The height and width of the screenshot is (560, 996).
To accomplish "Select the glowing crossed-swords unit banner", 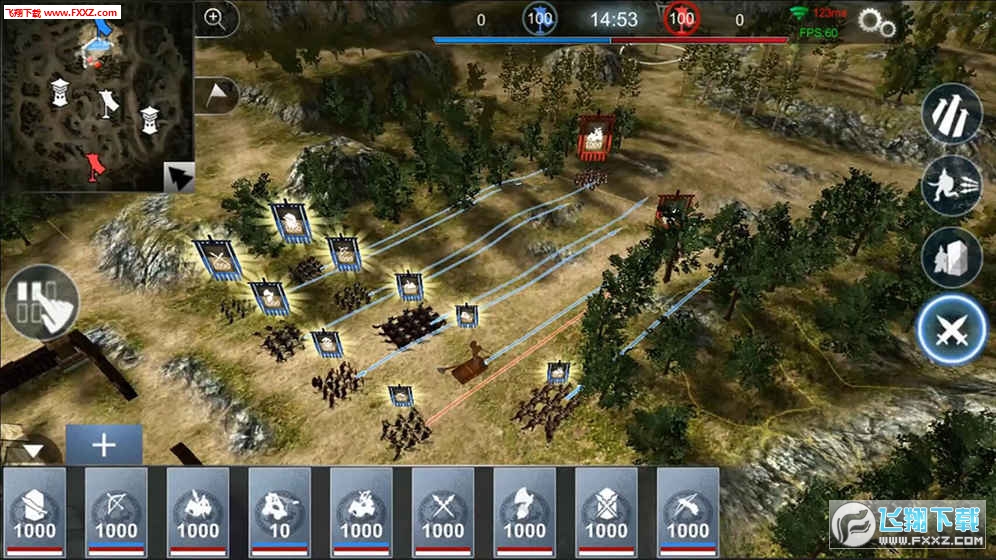I will click(217, 260).
